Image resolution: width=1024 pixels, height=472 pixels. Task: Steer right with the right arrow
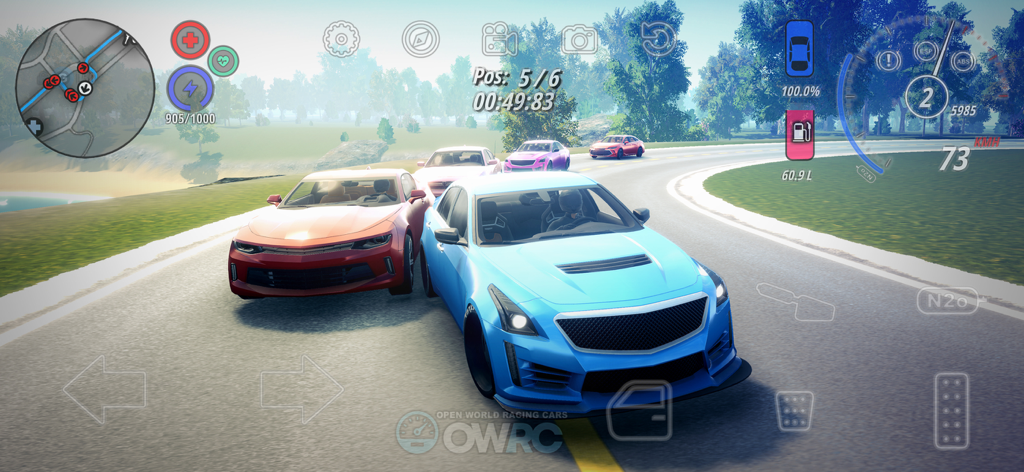point(302,388)
